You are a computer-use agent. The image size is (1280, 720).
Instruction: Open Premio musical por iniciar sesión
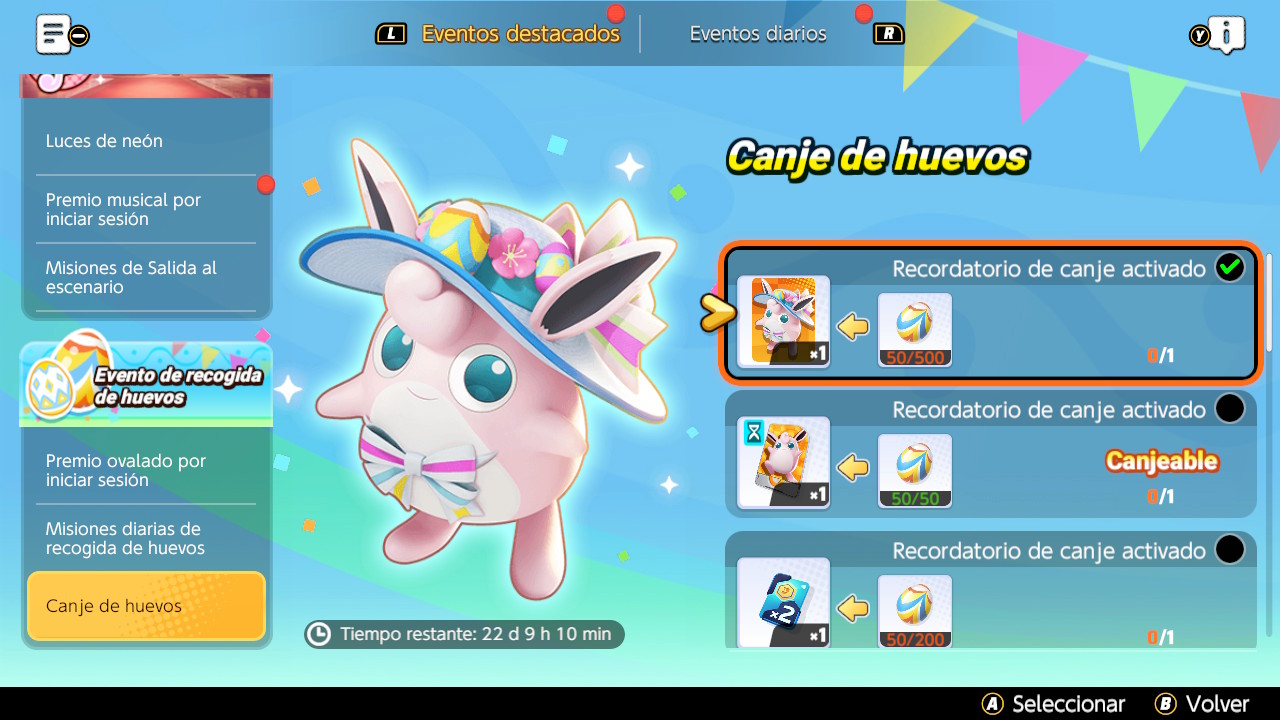click(x=124, y=209)
